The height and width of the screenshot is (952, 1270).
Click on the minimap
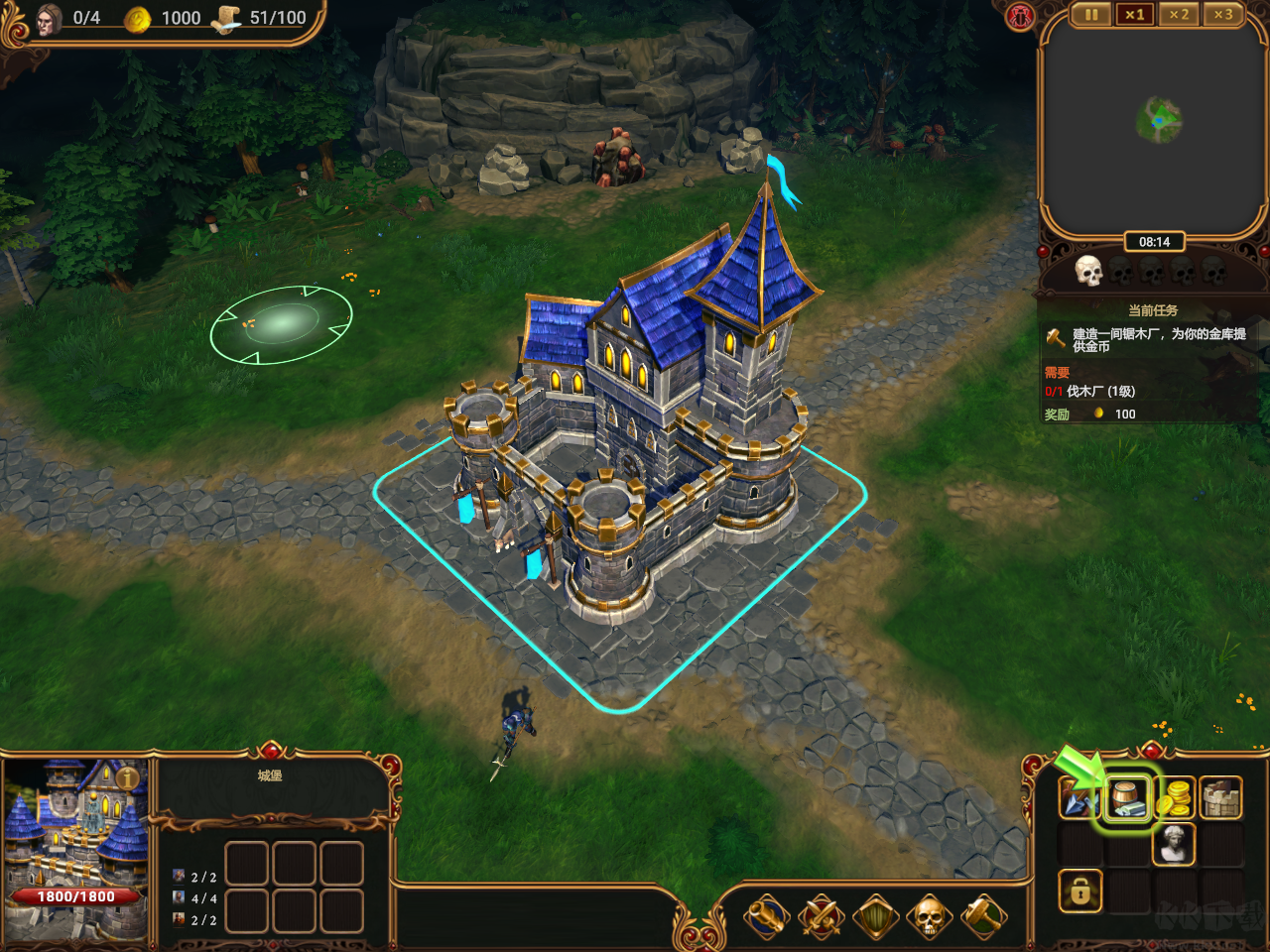point(1155,124)
